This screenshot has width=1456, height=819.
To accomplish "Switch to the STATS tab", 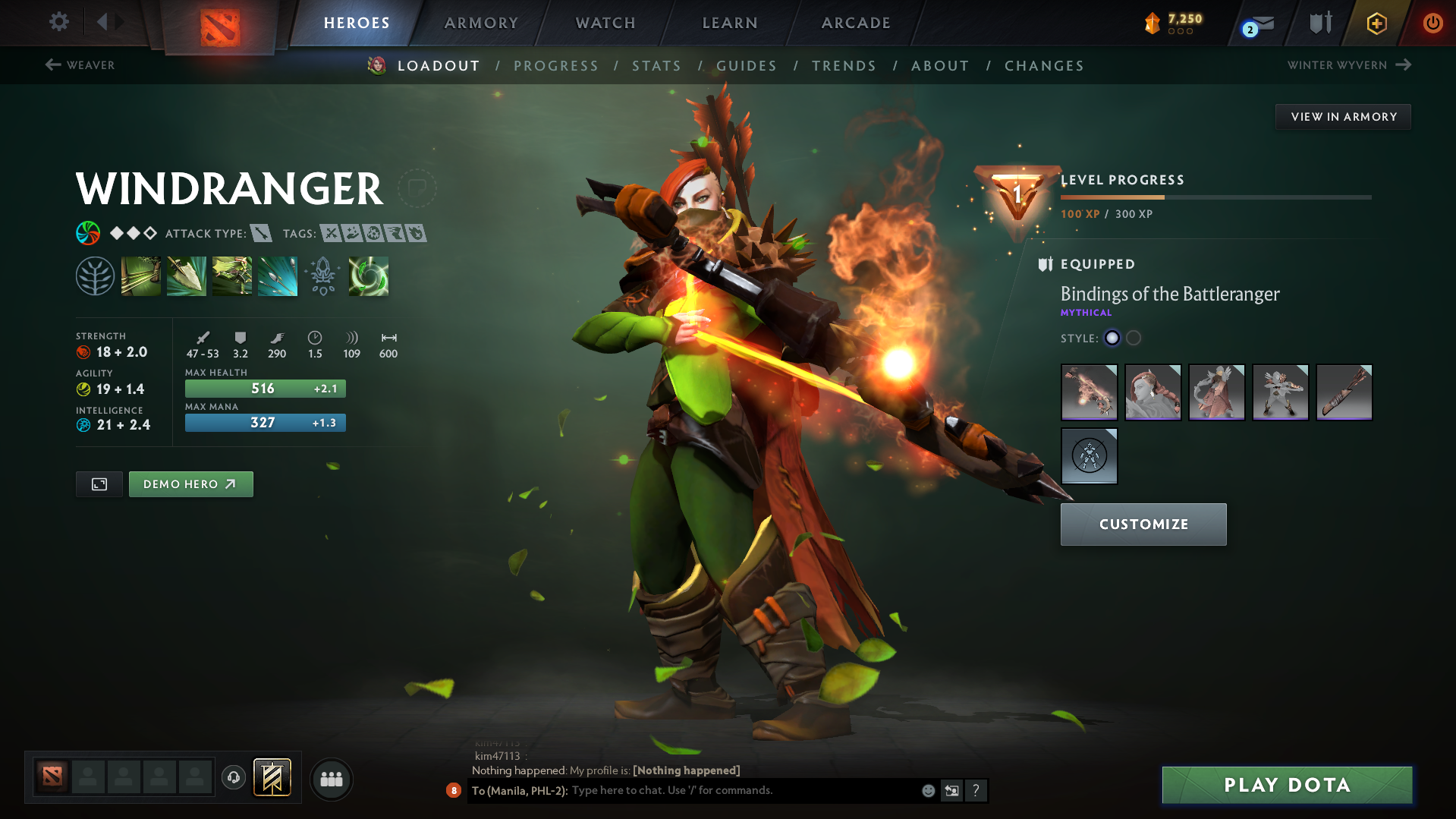I will [656, 66].
